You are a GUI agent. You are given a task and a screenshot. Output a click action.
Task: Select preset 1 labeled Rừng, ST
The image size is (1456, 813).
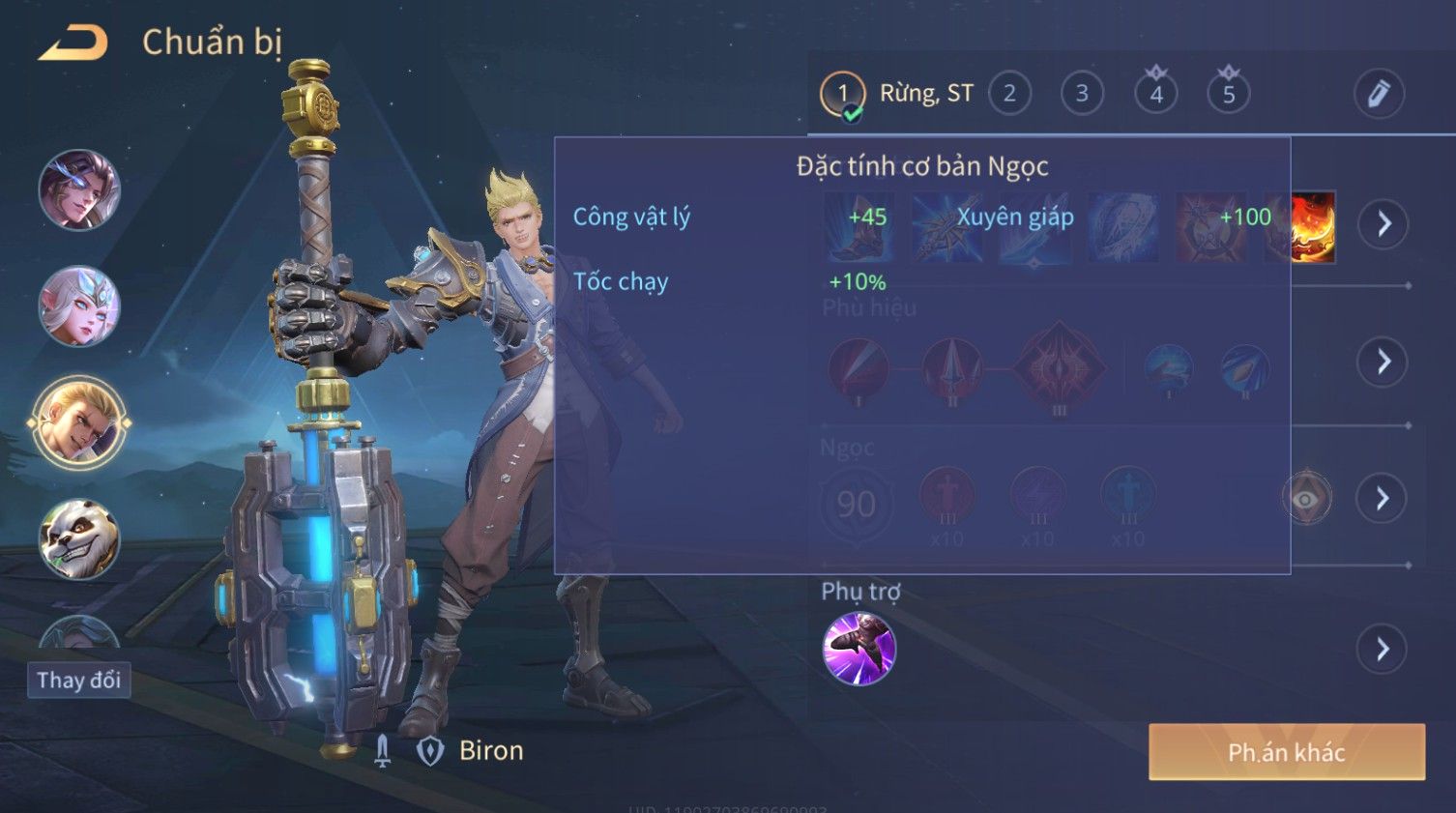842,95
